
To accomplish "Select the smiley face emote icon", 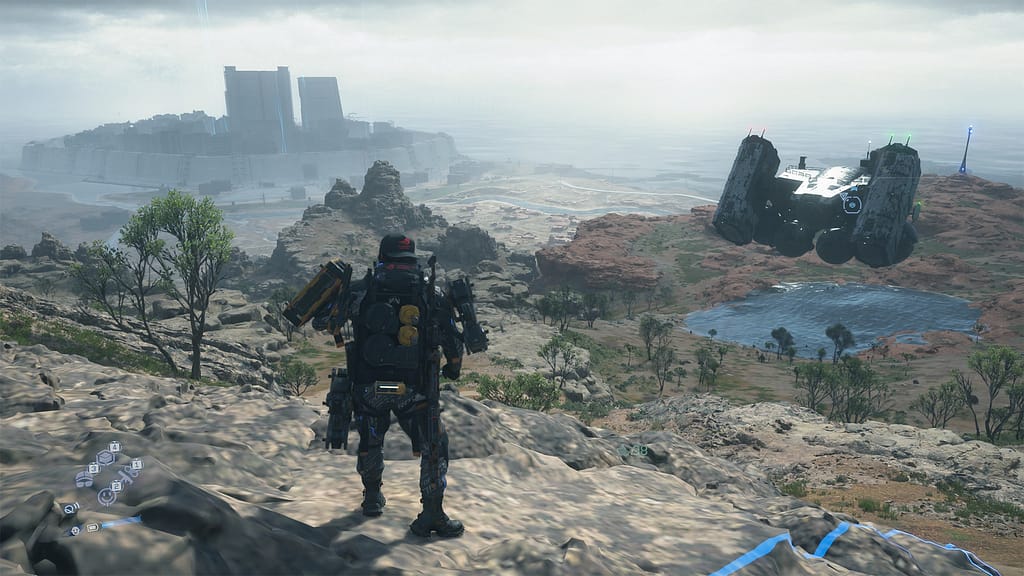I will coord(107,497).
